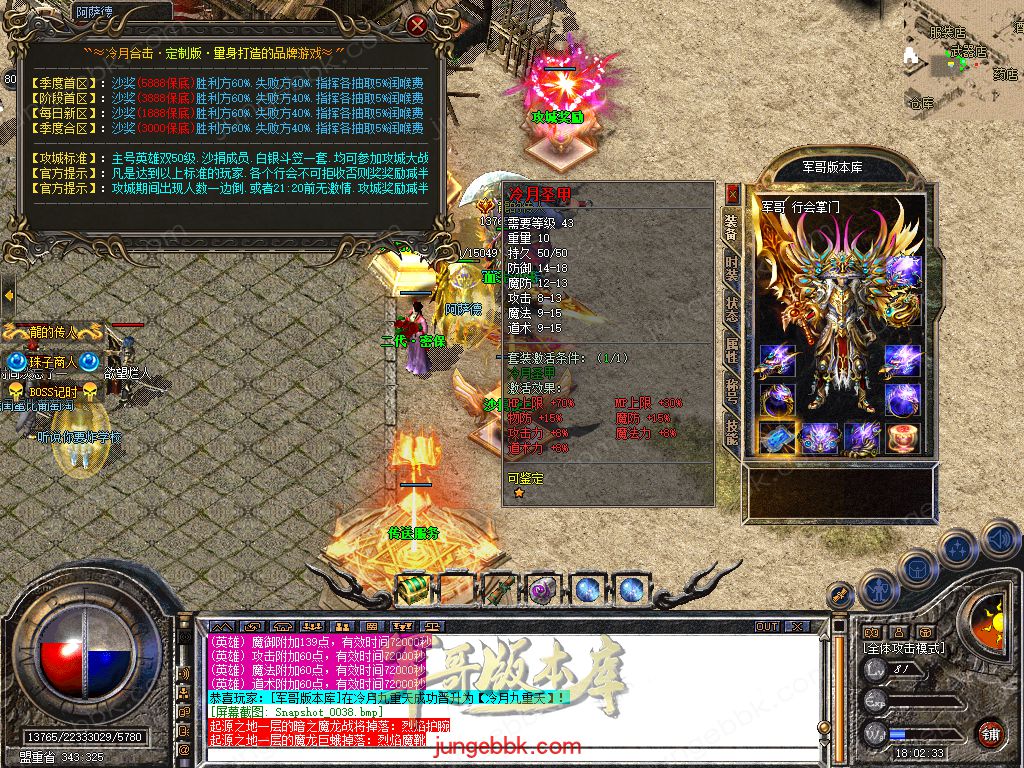This screenshot has width=1024, height=768.
Task: Open the 铺 shop button
Action: point(990,733)
